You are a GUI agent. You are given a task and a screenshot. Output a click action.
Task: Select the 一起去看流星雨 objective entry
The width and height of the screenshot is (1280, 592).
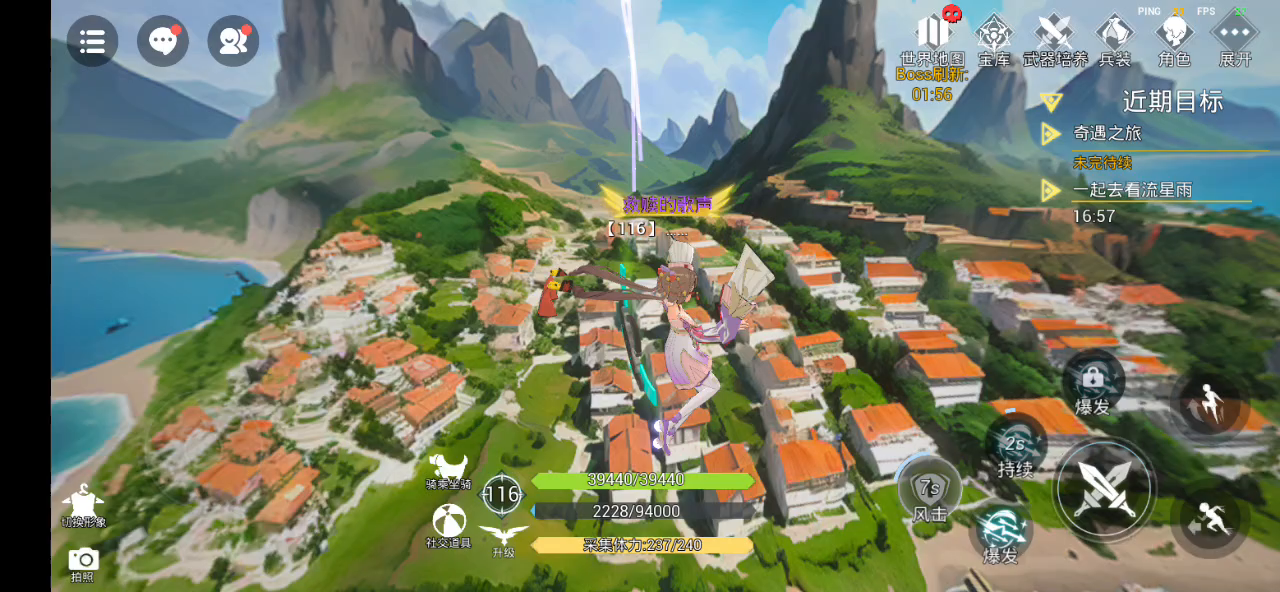(x=1132, y=190)
